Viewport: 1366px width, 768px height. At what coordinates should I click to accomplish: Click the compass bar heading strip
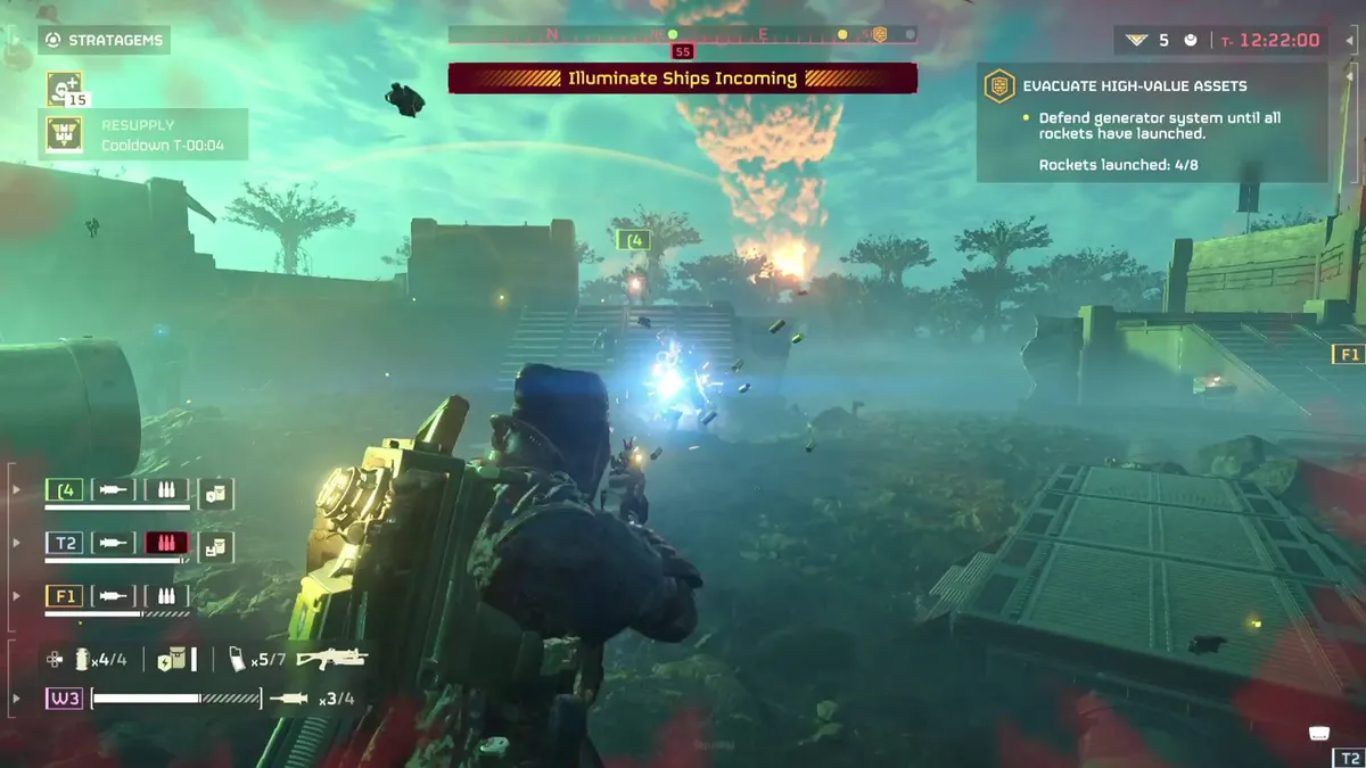[682, 35]
